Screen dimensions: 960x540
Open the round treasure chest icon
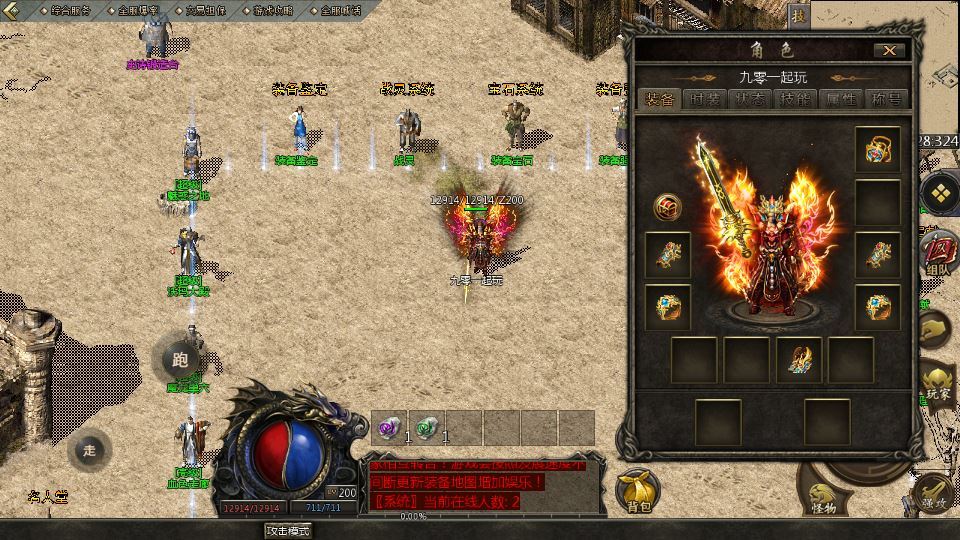[667, 206]
